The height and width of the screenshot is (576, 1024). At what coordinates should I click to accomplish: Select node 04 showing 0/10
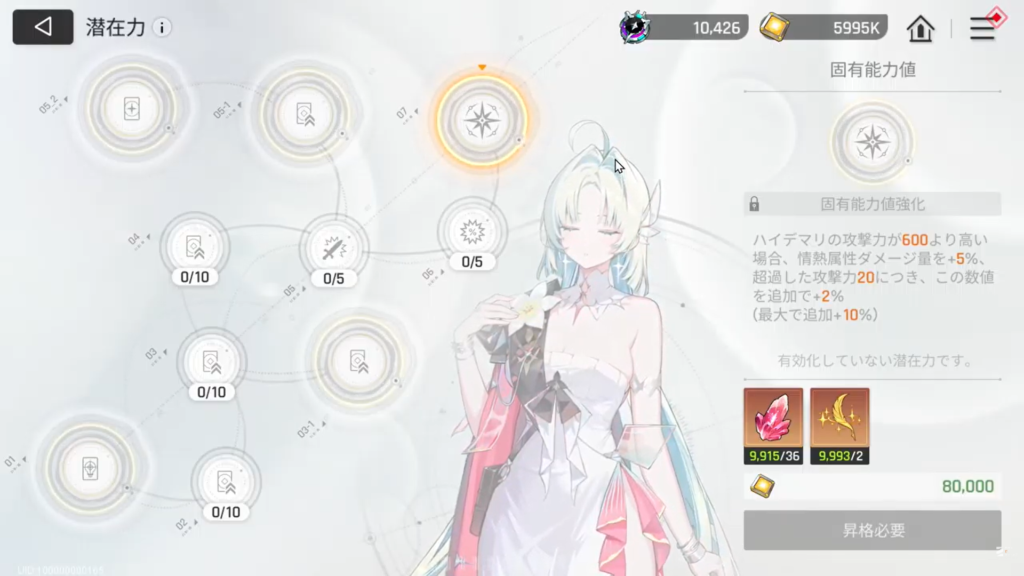(194, 246)
